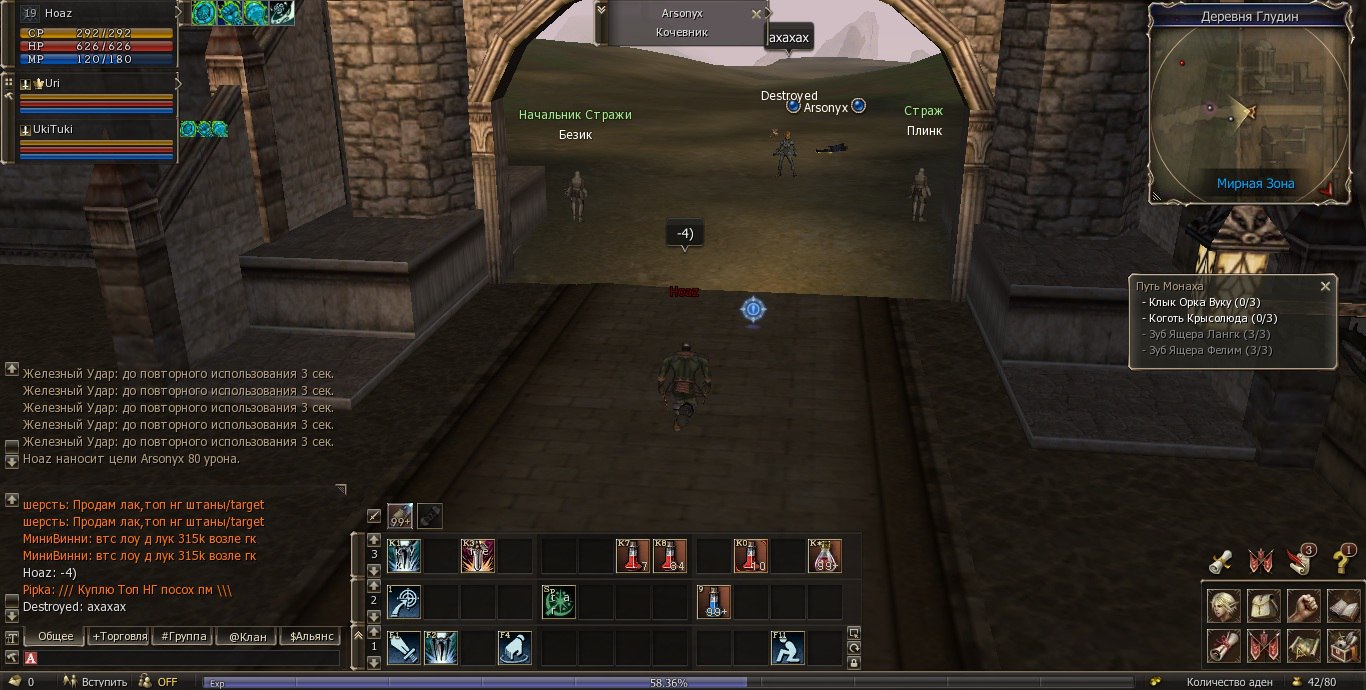Viewport: 1366px width, 690px height.
Task: Open the inventory bag icon
Action: point(1262,606)
